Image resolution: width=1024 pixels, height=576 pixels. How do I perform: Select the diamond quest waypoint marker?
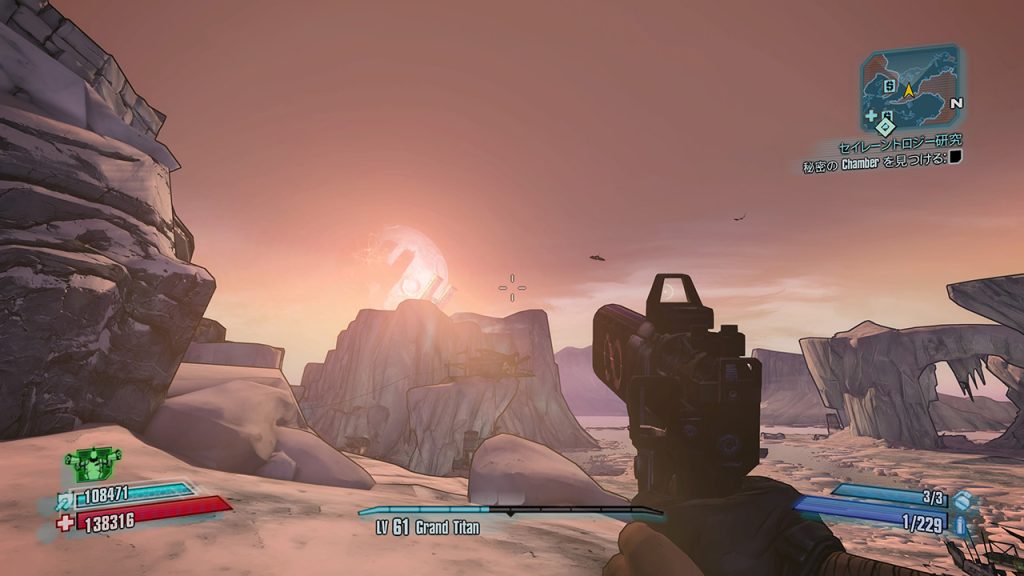pyautogui.click(x=884, y=127)
